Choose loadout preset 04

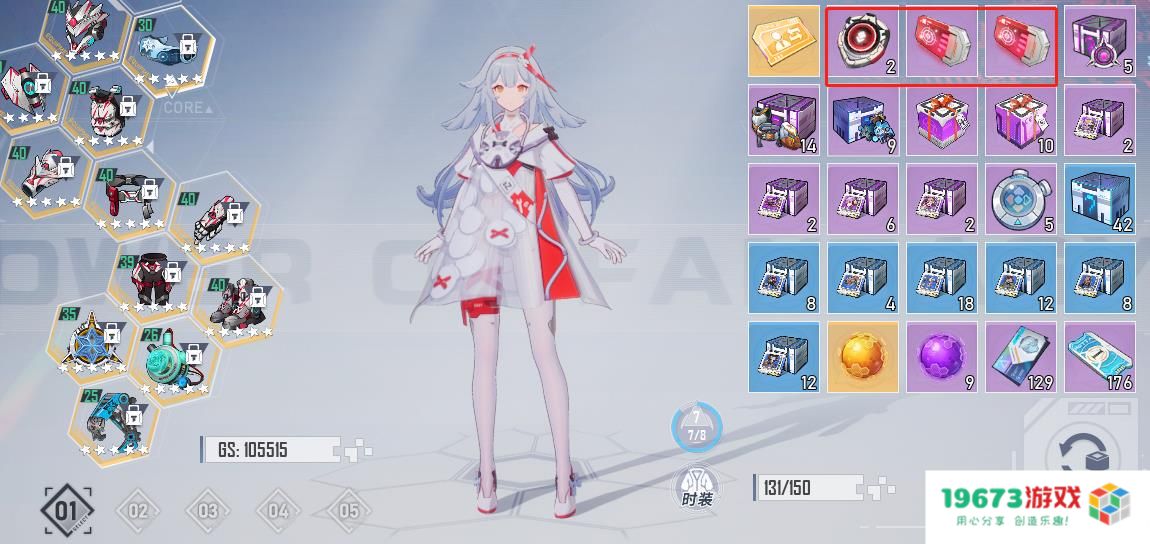[x=277, y=512]
